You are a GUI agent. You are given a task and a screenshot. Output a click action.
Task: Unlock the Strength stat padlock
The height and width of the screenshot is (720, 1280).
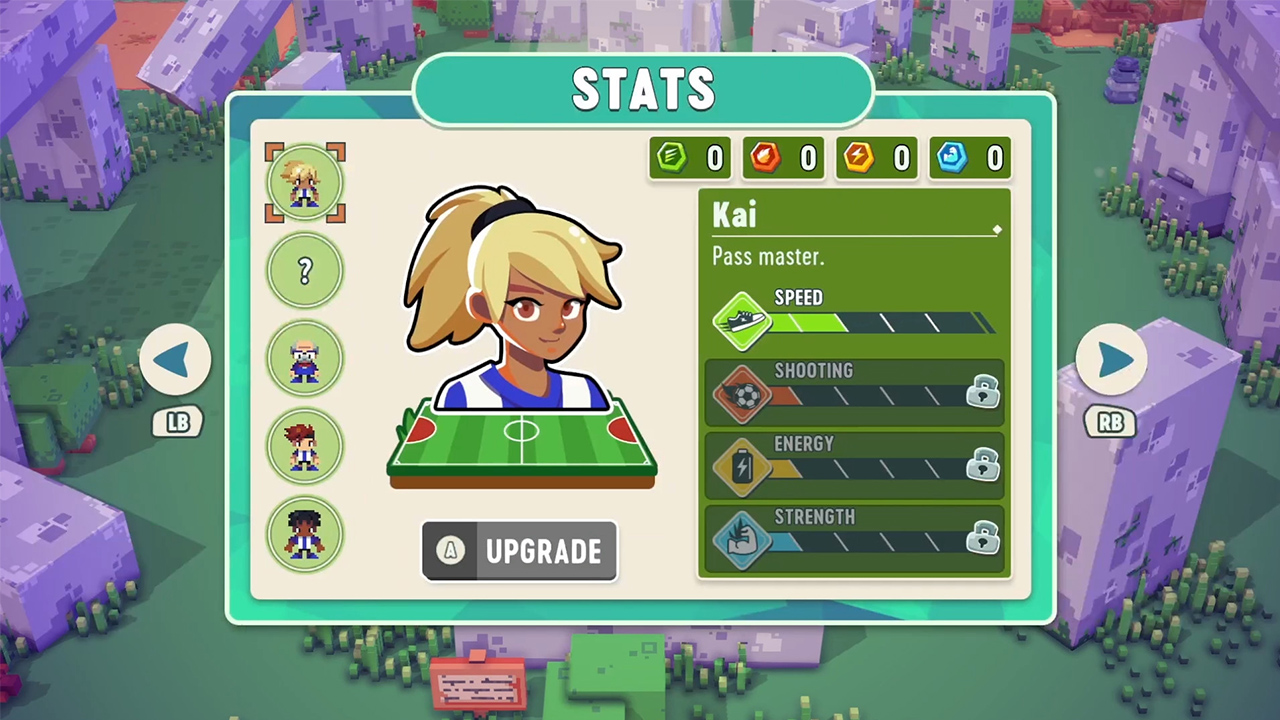982,540
